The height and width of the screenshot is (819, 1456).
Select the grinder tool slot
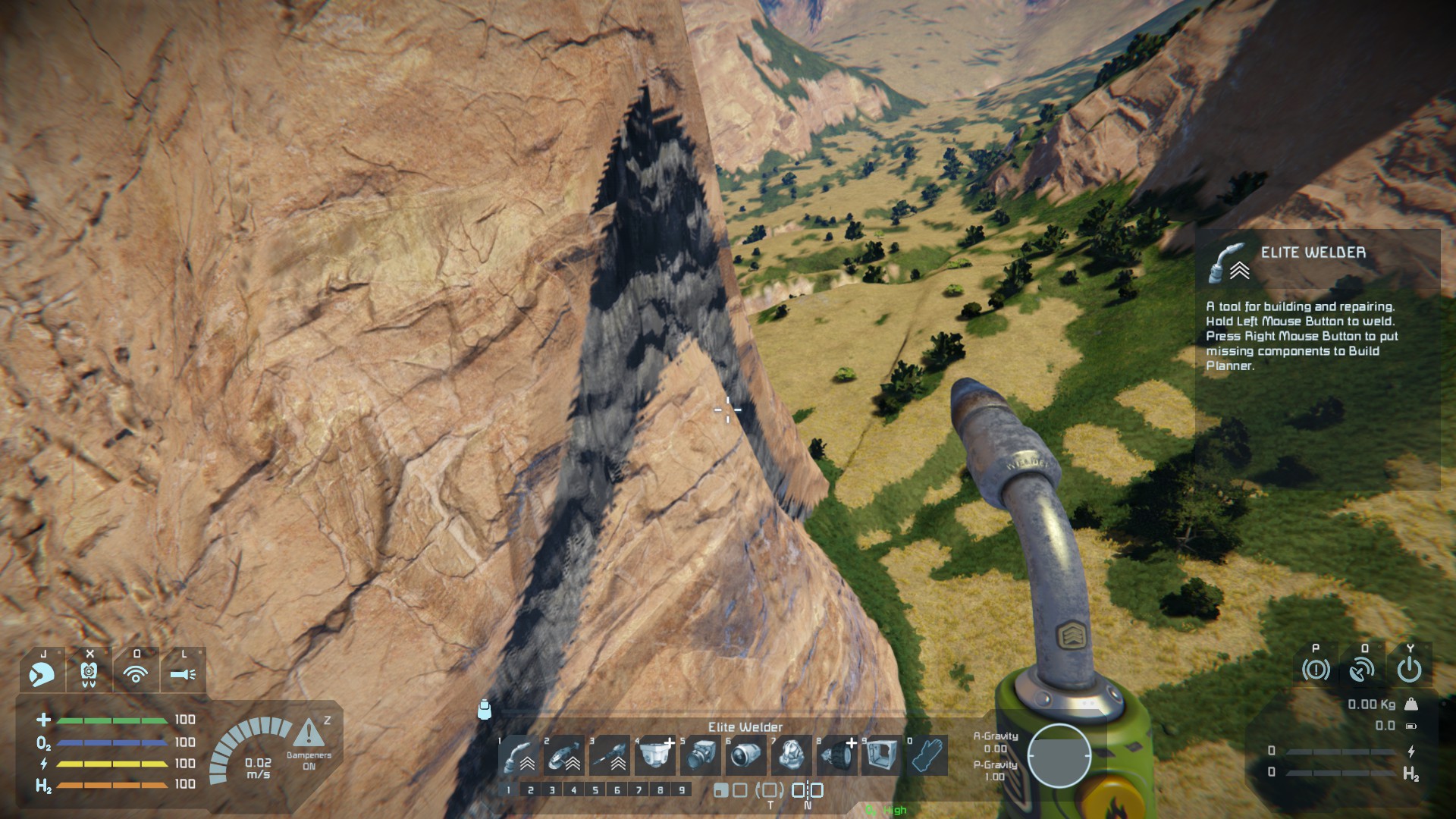click(565, 755)
